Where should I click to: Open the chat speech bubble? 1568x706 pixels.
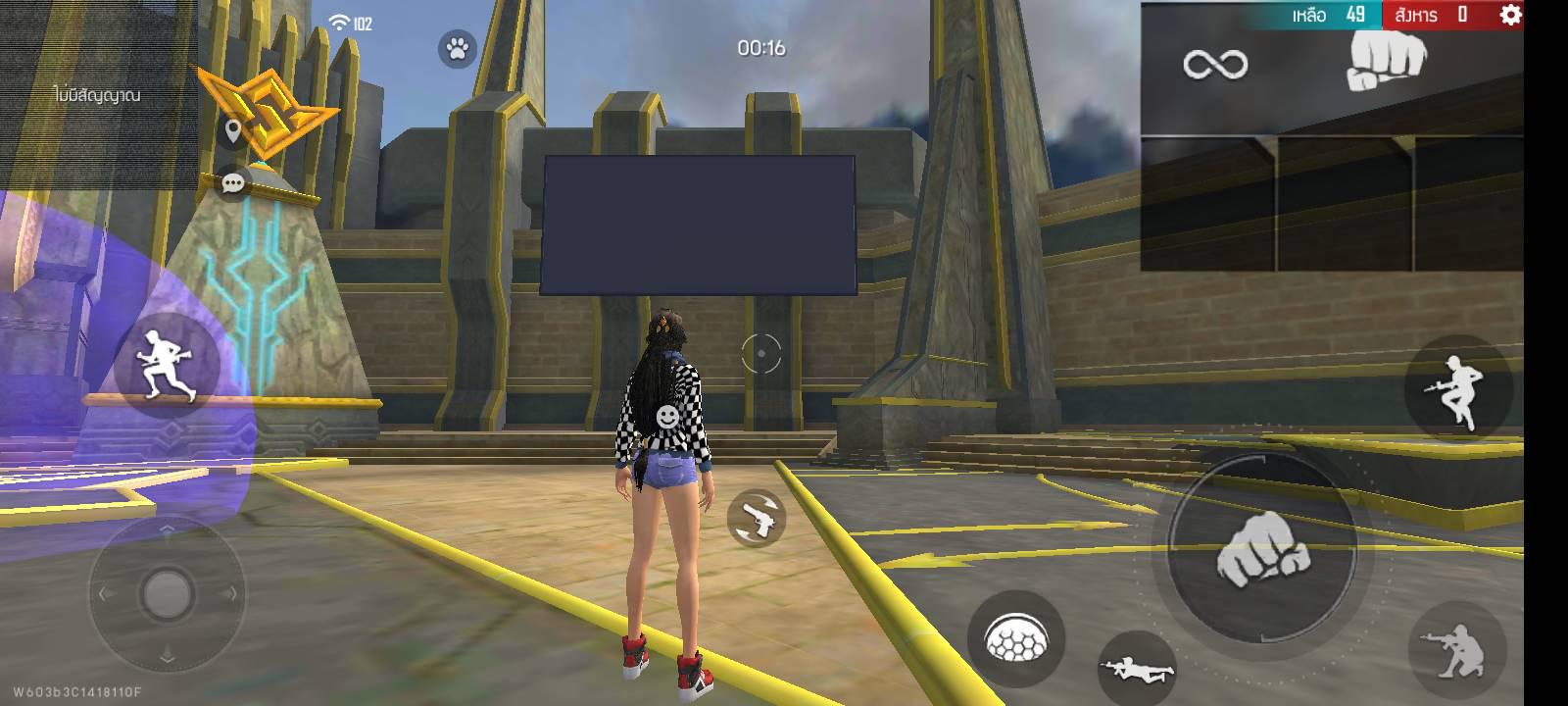pos(233,183)
